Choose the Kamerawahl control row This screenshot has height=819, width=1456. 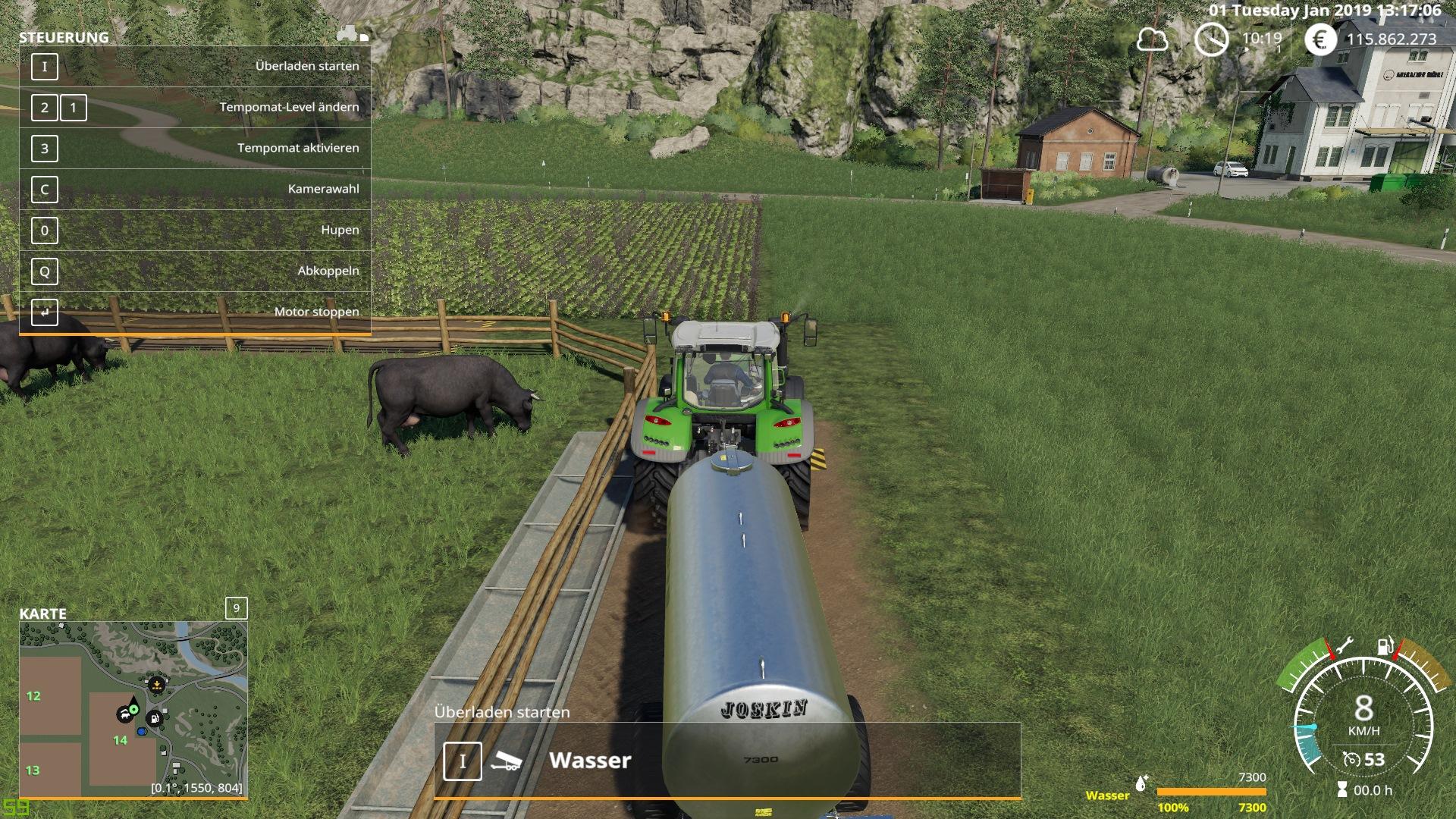[x=195, y=190]
